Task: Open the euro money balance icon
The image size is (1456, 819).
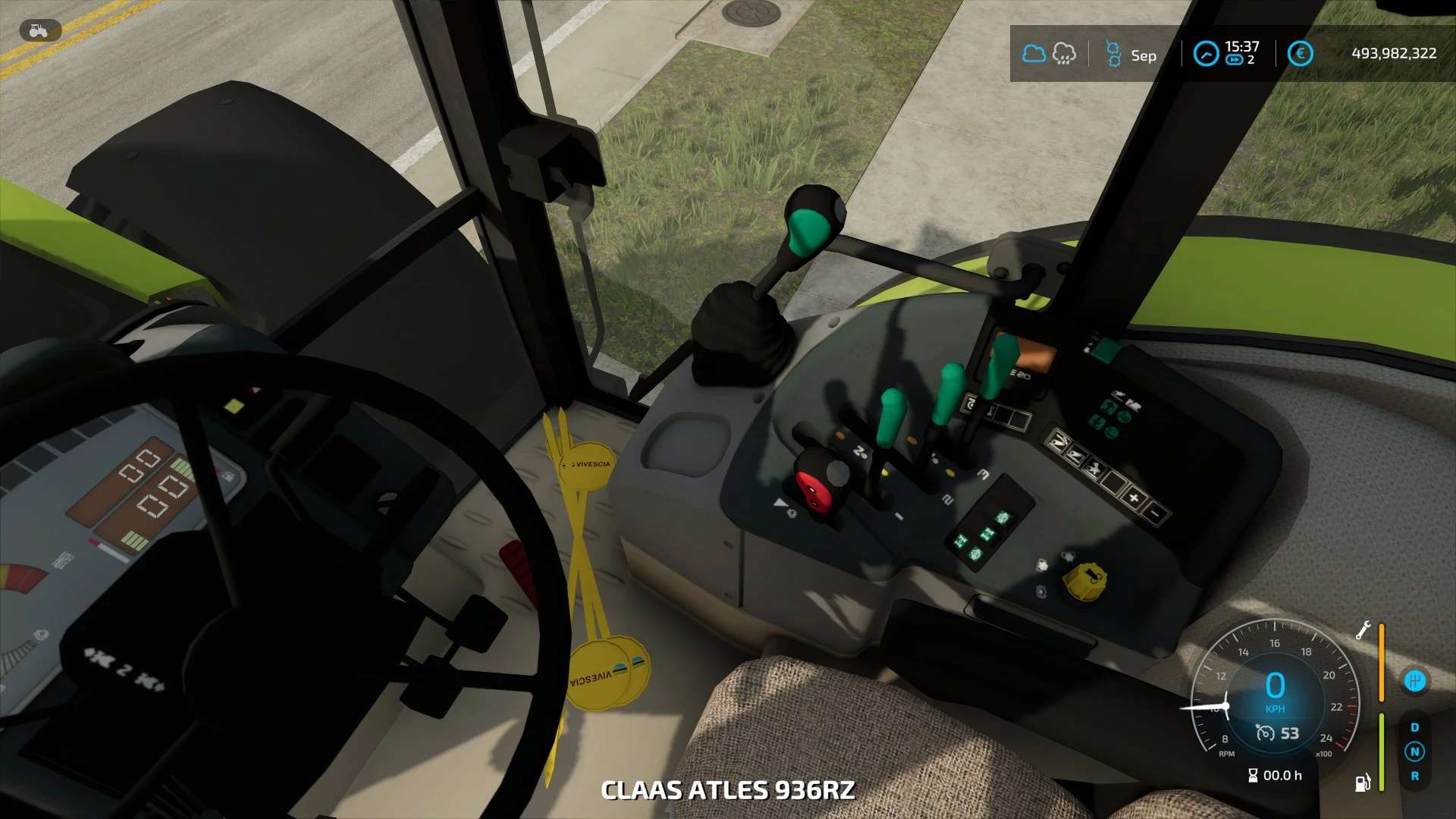Action: tap(1300, 54)
